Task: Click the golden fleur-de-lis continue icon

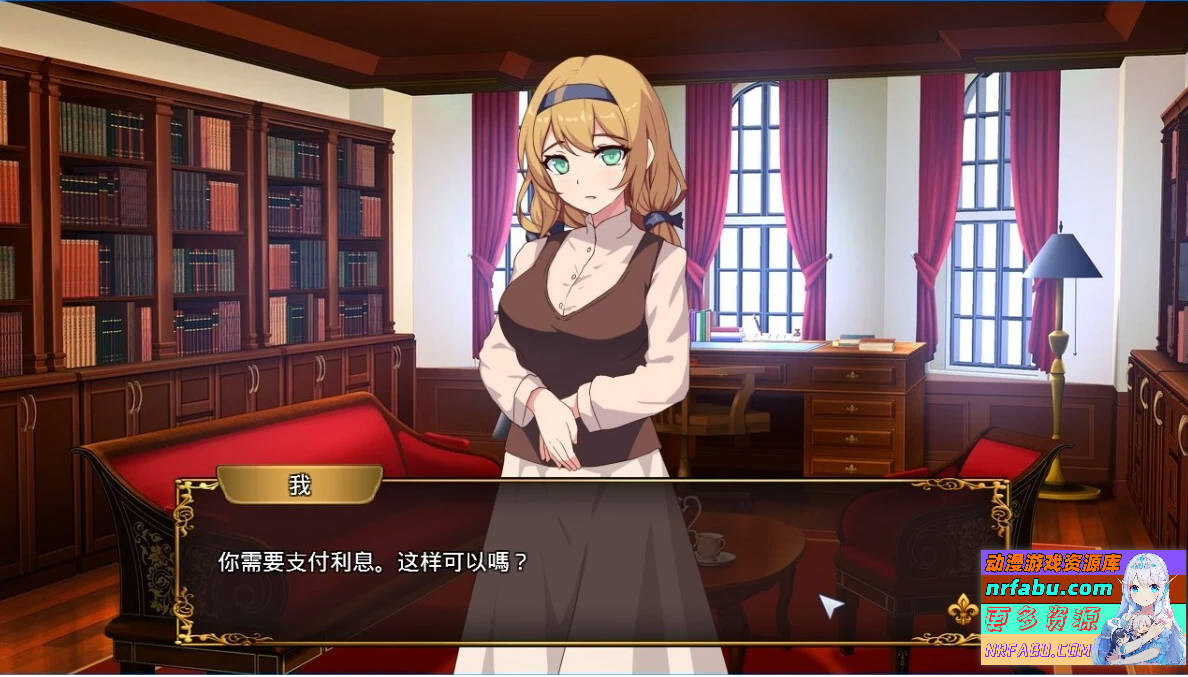Action: tap(961, 609)
